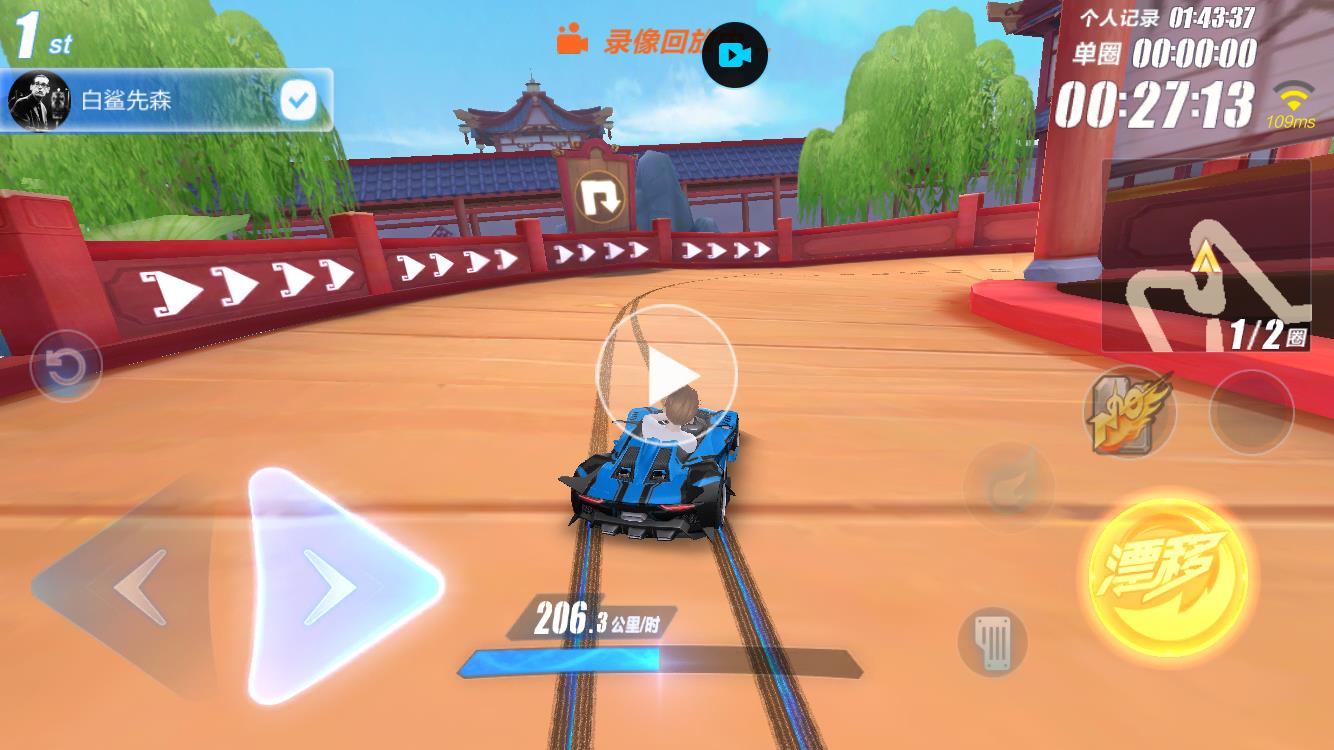This screenshot has width=1334, height=750.
Task: Use the small flame boost button
Action: click(1008, 487)
